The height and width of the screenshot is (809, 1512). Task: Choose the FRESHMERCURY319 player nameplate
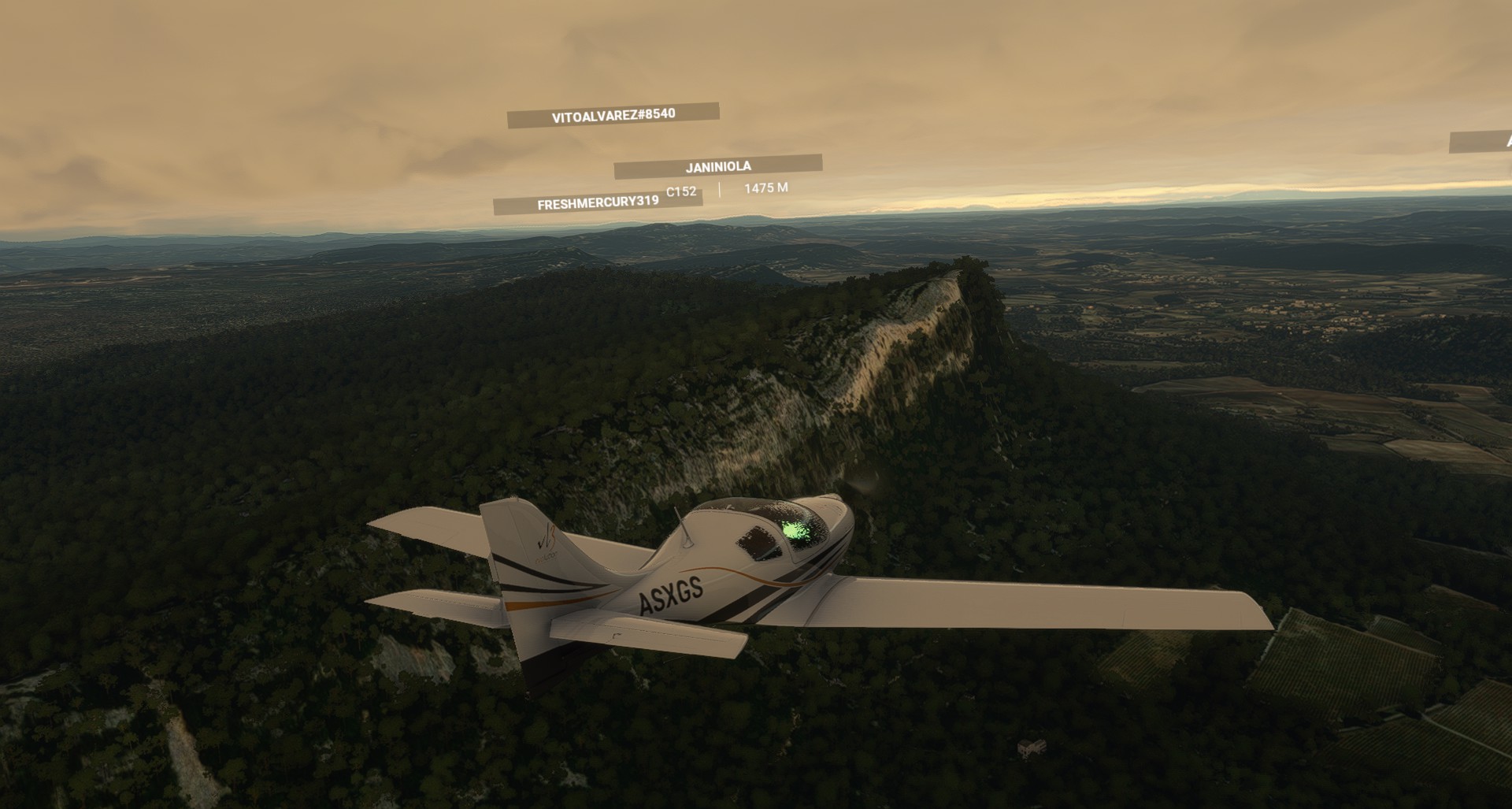click(597, 202)
